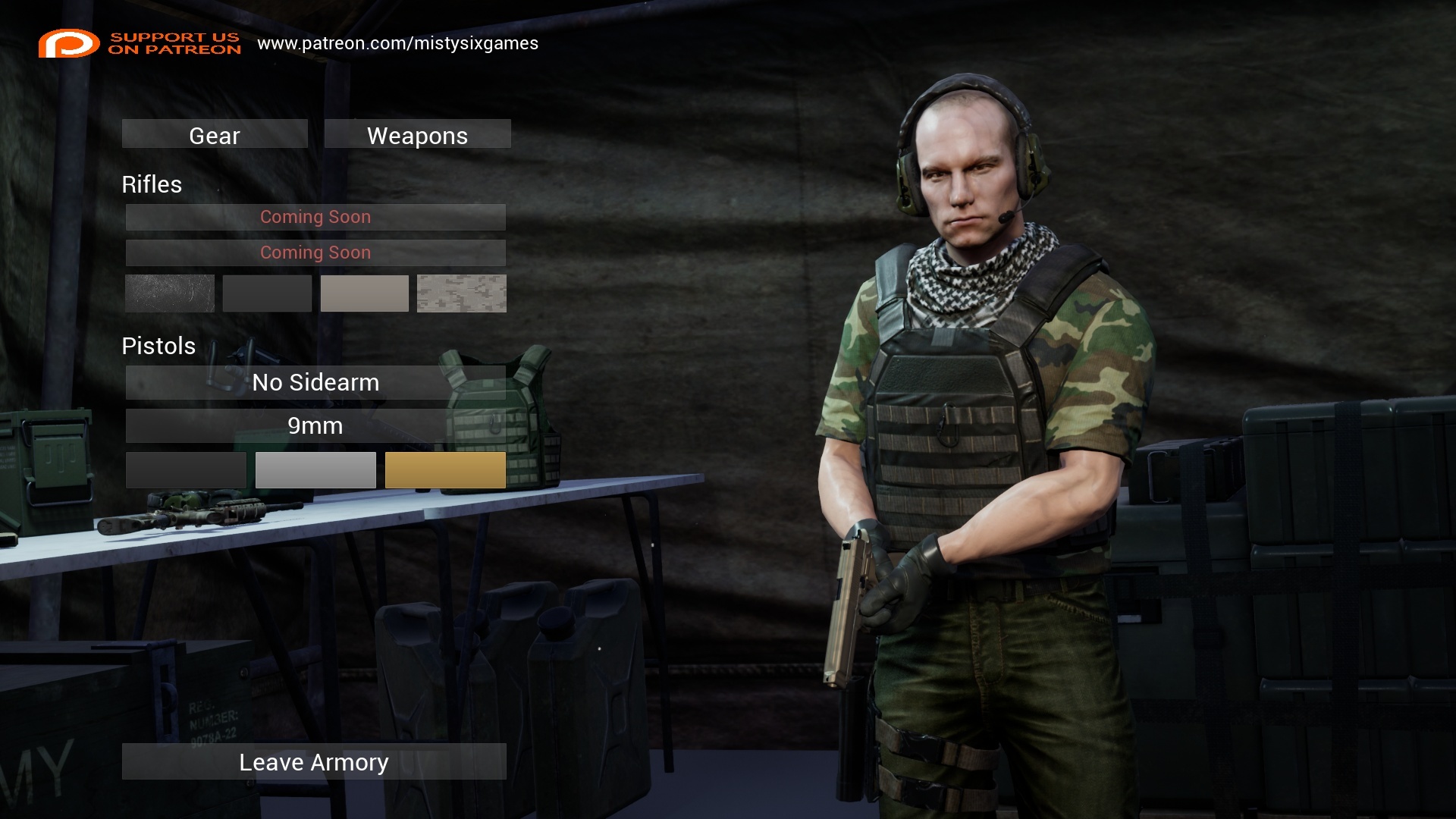
Task: Apply the digital camo rifle swatch
Action: click(x=461, y=293)
